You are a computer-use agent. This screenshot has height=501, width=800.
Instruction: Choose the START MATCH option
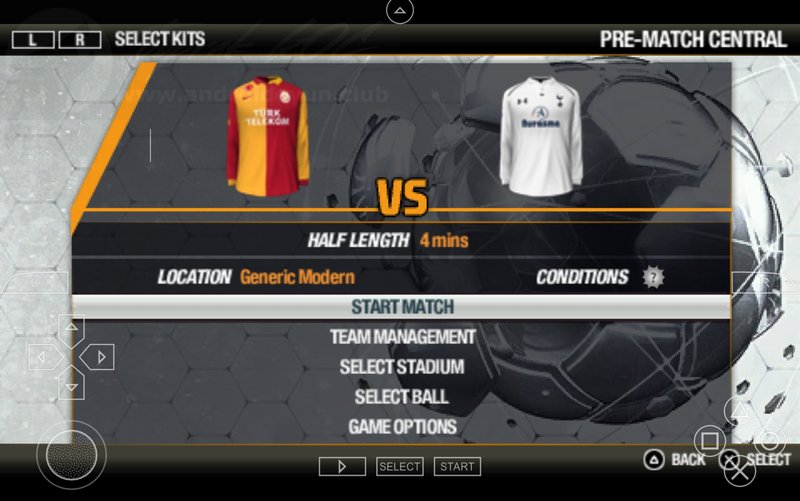pos(402,307)
